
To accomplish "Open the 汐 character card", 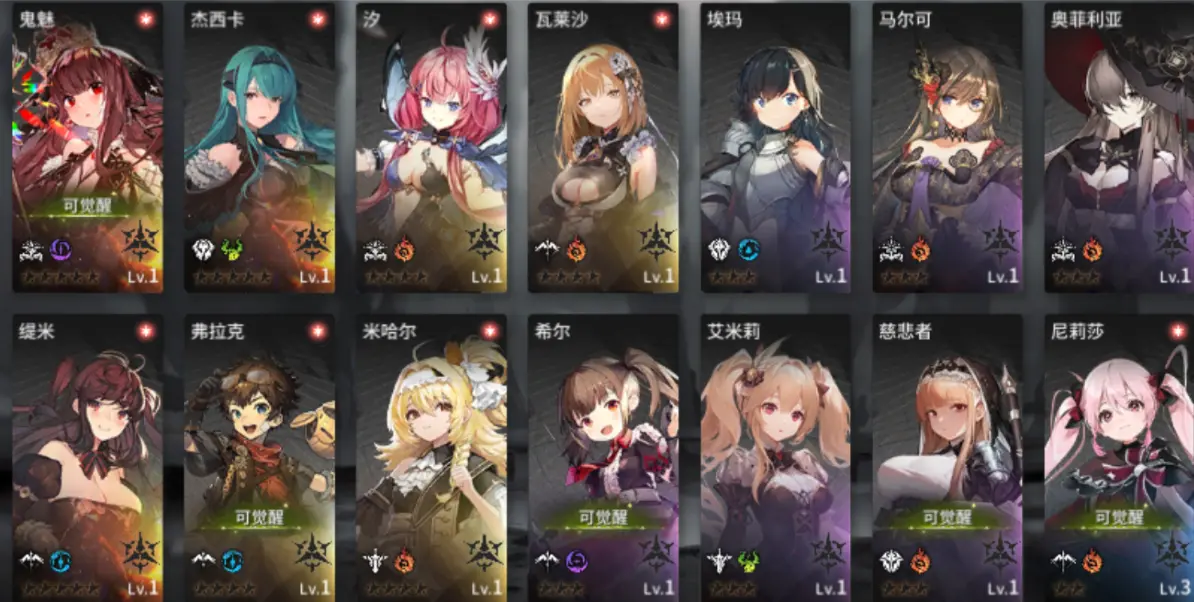I will pos(430,147).
